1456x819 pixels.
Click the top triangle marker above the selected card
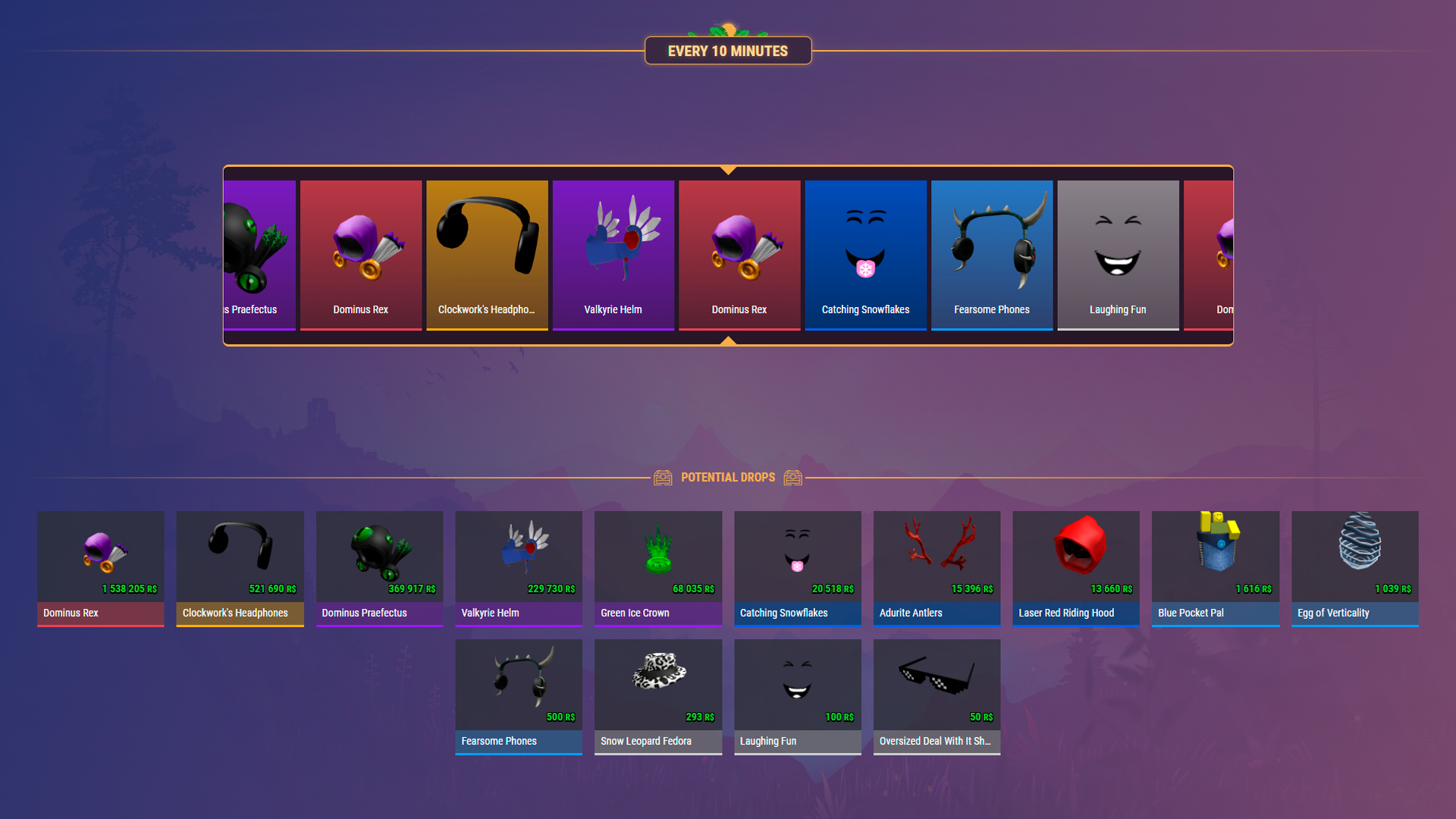pos(728,171)
